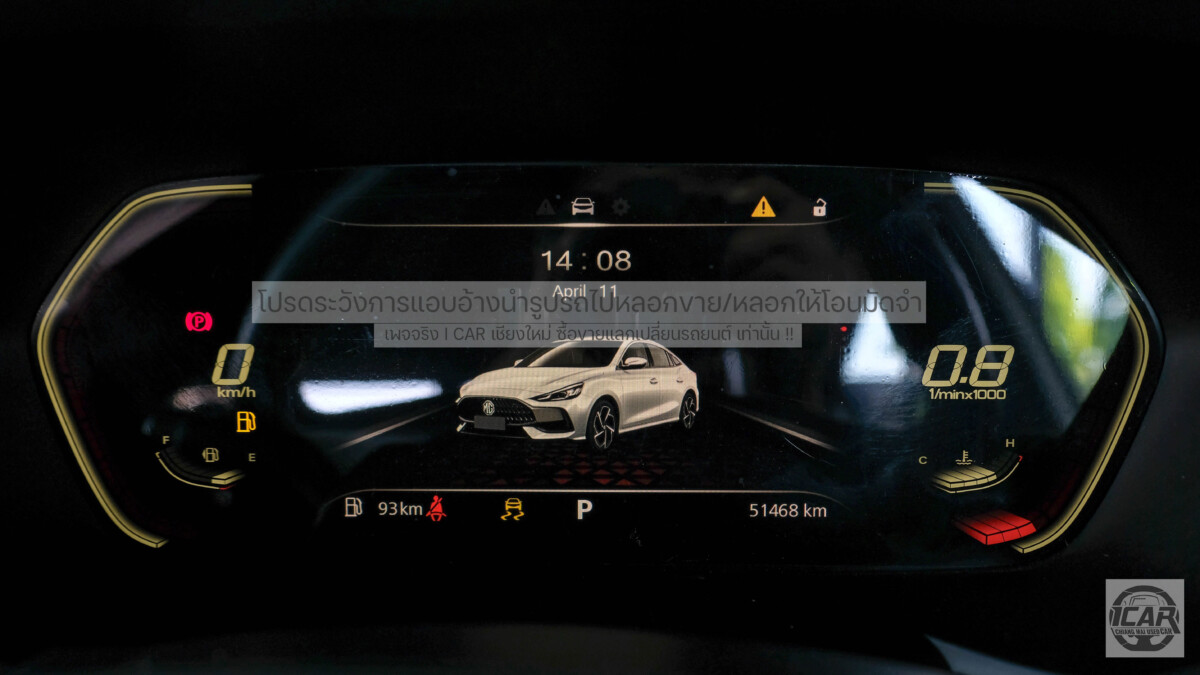Click the ICAR logo watermark
1200x675 pixels.
tap(1144, 618)
